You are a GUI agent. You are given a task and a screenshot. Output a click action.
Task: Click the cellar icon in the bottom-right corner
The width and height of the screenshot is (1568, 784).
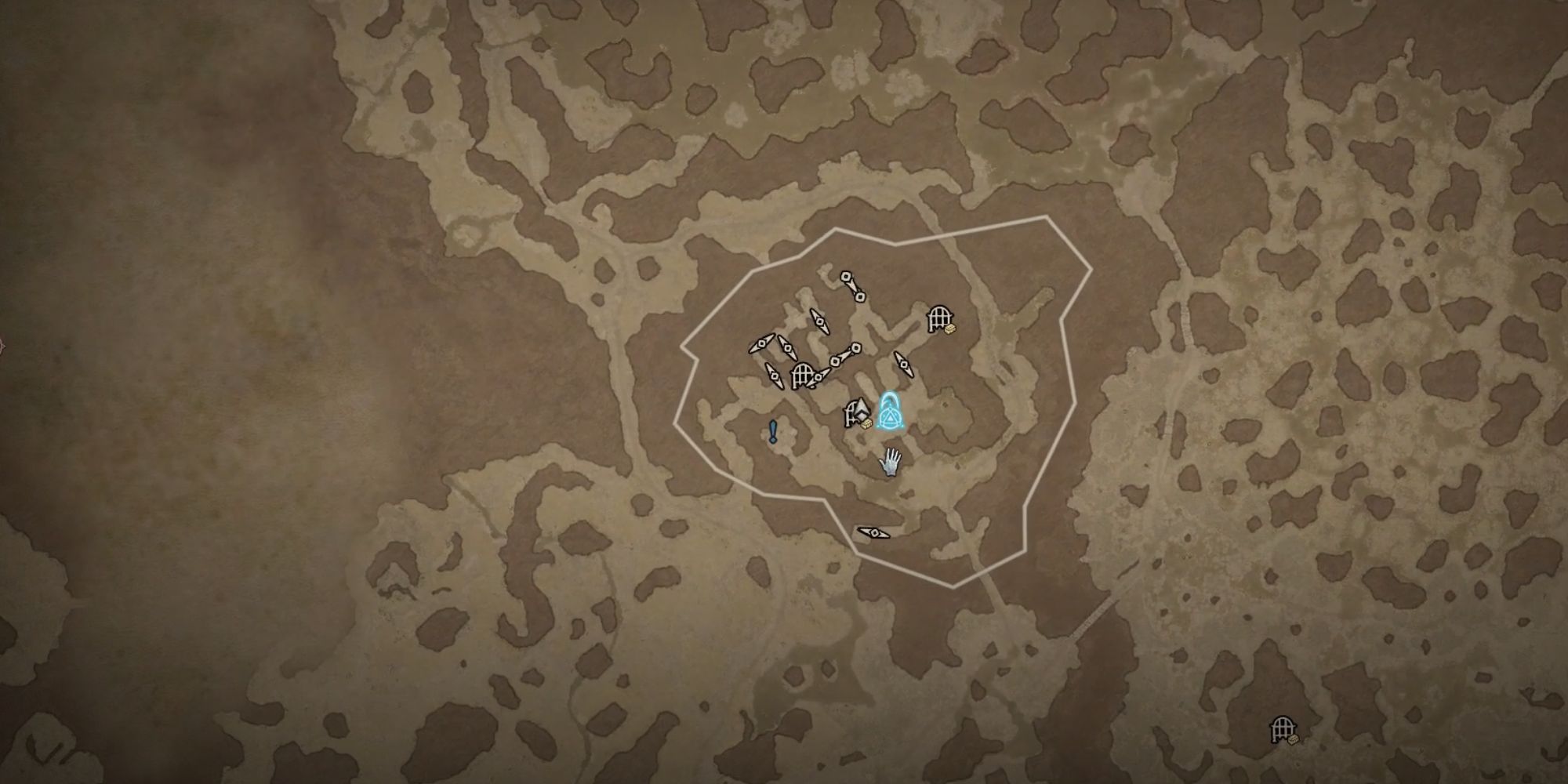click(x=1283, y=729)
